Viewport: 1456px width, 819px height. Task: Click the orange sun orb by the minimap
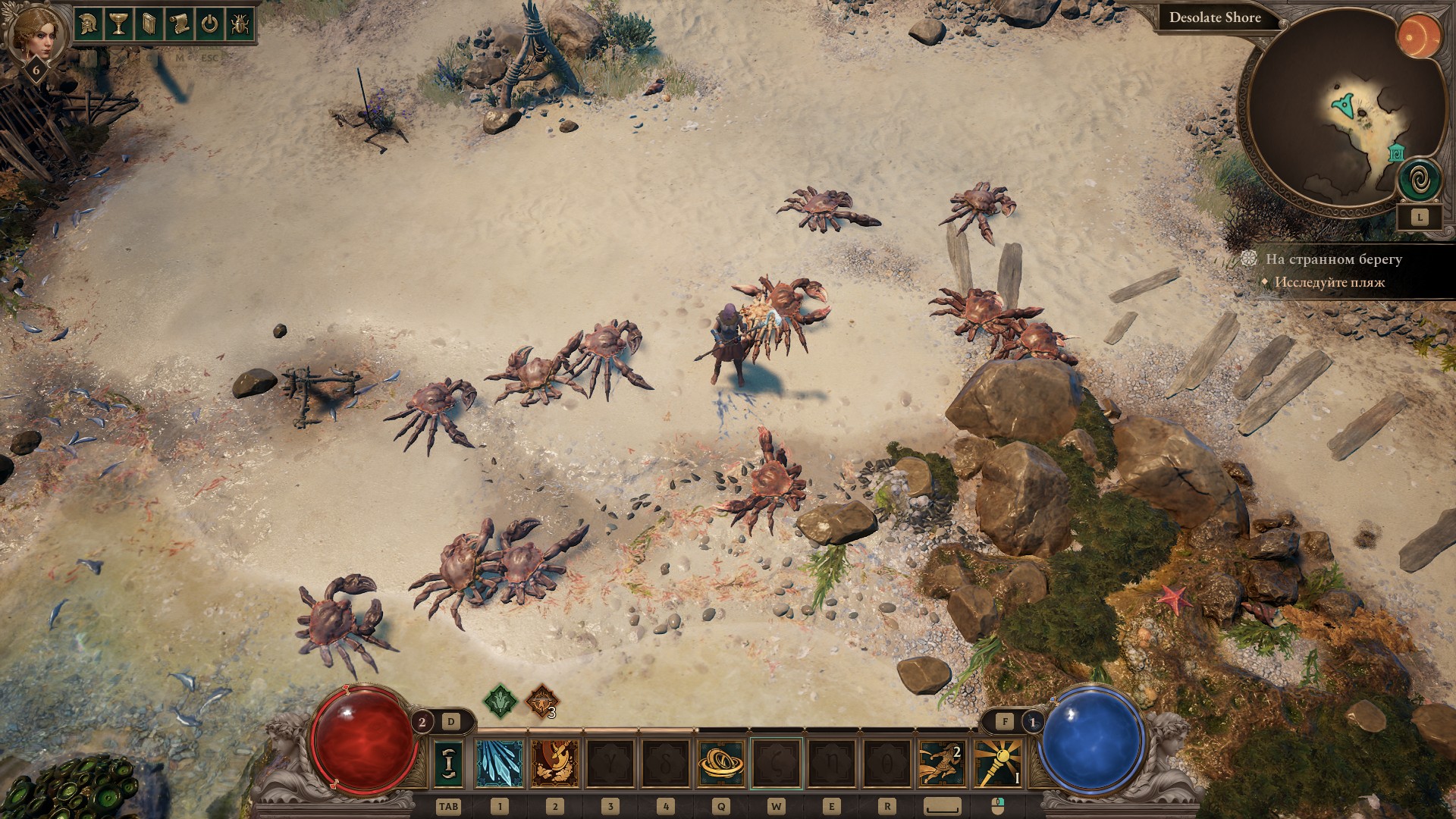click(1414, 36)
